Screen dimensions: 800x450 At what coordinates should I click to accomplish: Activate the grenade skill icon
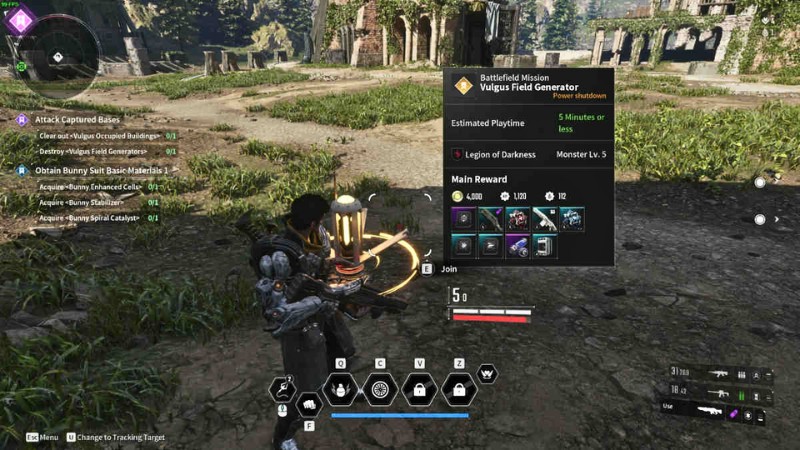click(341, 389)
